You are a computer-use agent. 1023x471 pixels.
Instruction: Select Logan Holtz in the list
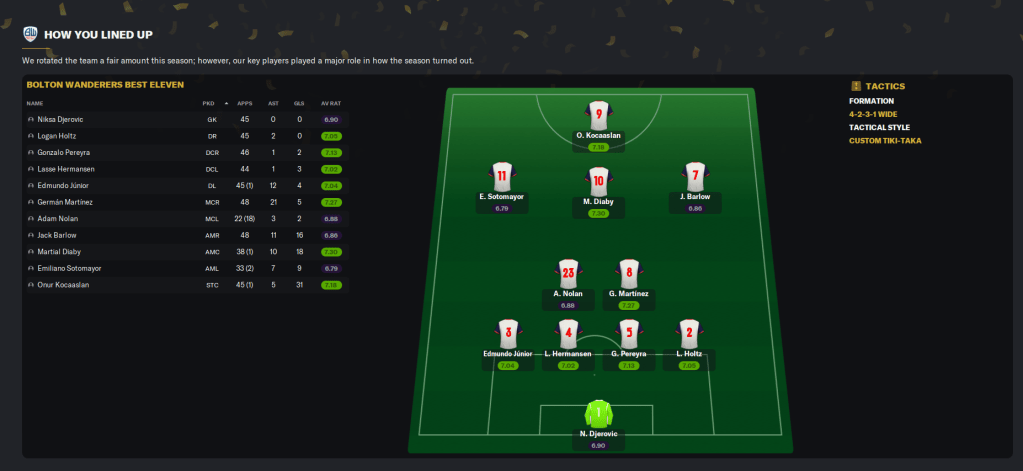point(57,136)
